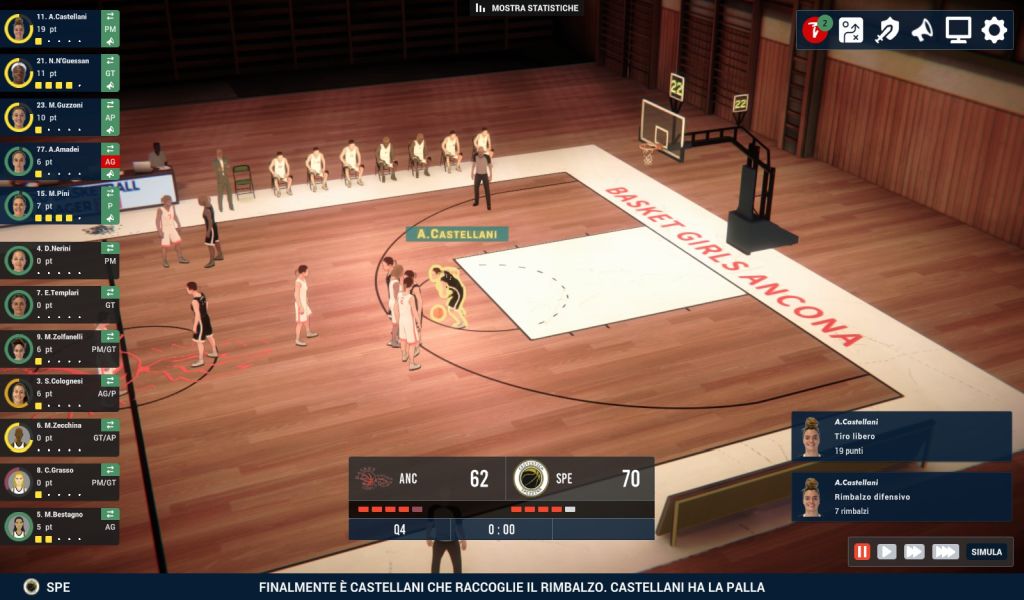Click the megaphone icon in top toolbar

click(x=922, y=30)
